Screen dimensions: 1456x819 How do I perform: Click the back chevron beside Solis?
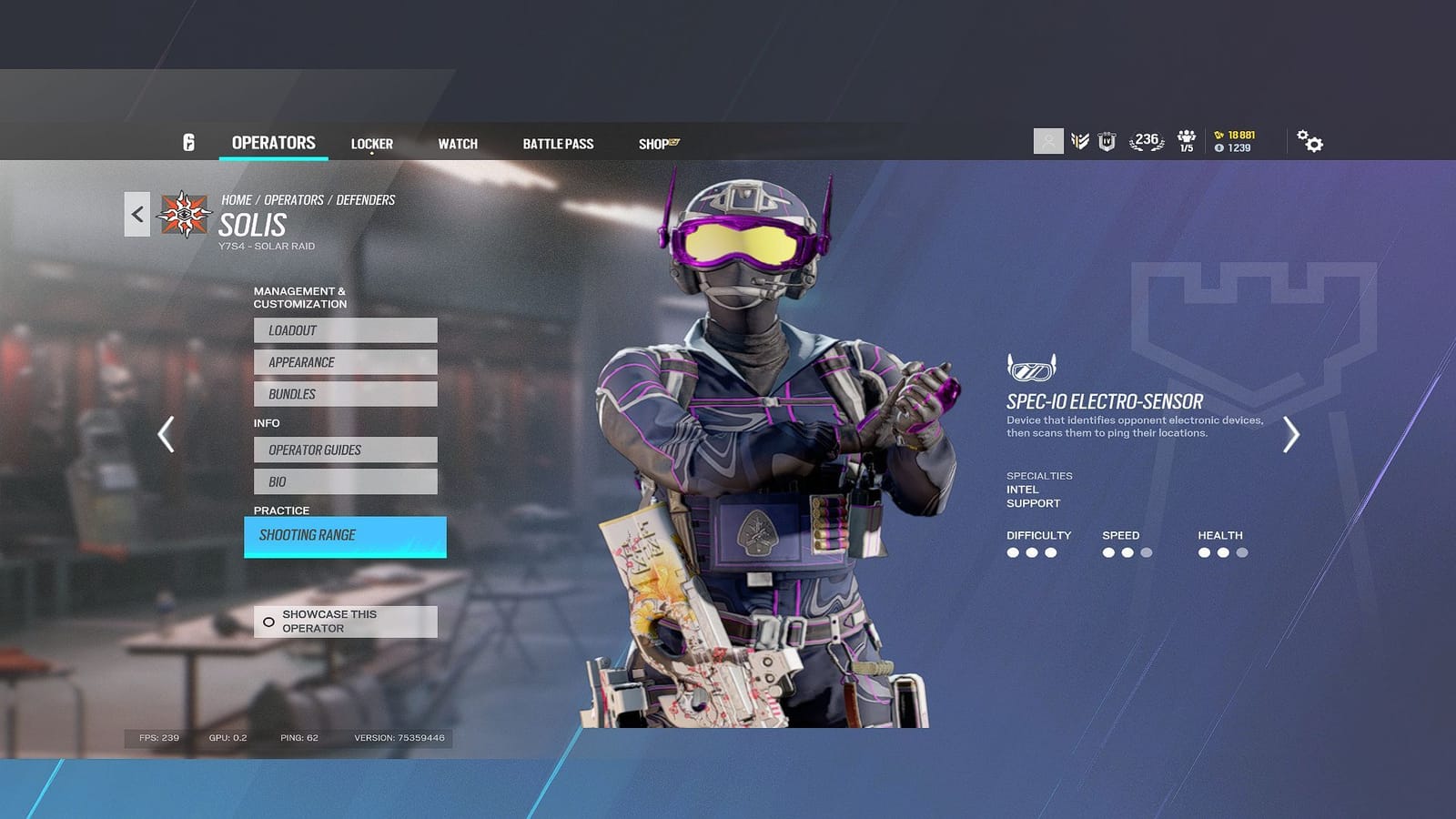[x=136, y=213]
